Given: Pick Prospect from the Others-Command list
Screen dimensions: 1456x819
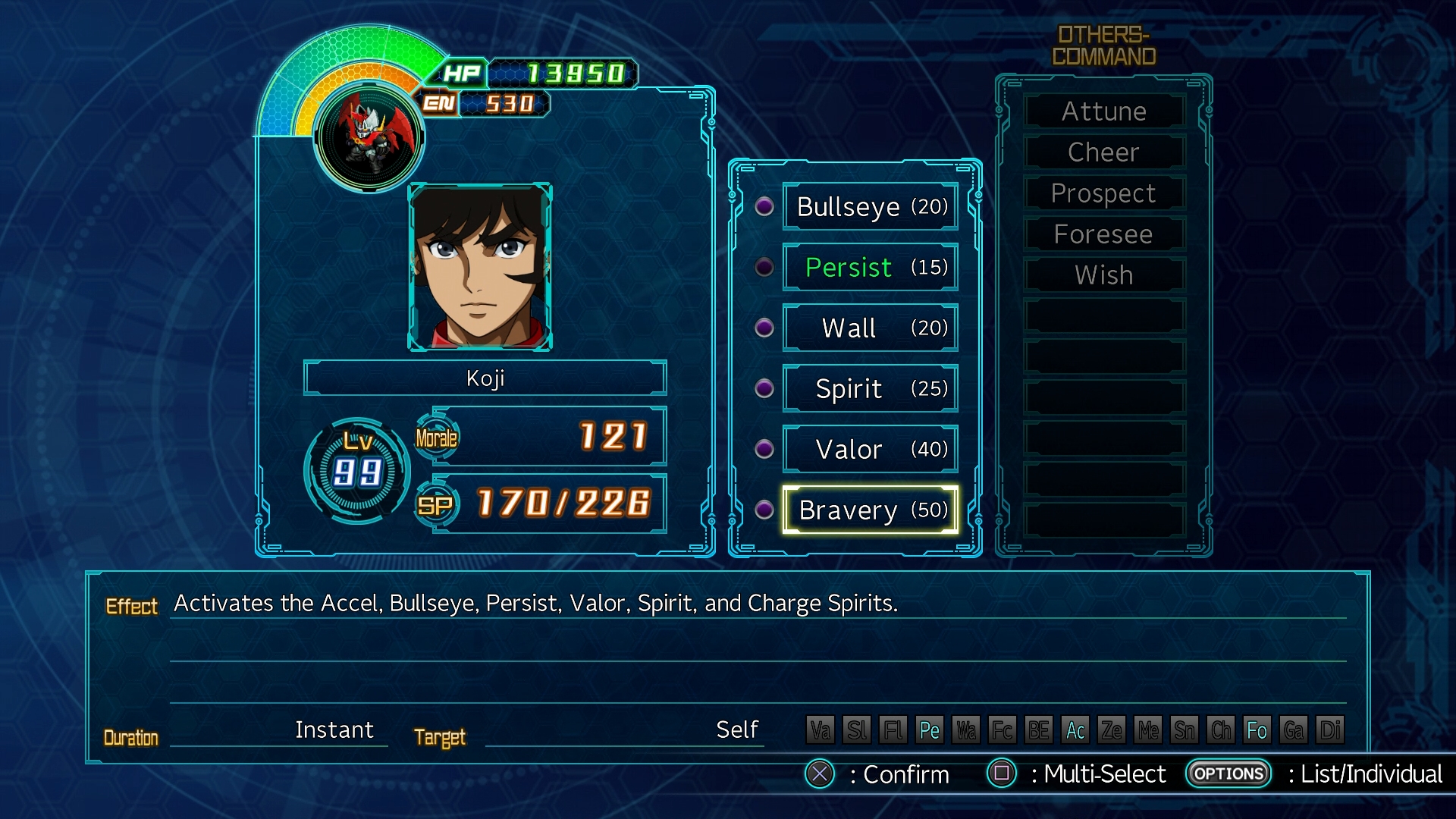Looking at the screenshot, I should pos(1103,193).
